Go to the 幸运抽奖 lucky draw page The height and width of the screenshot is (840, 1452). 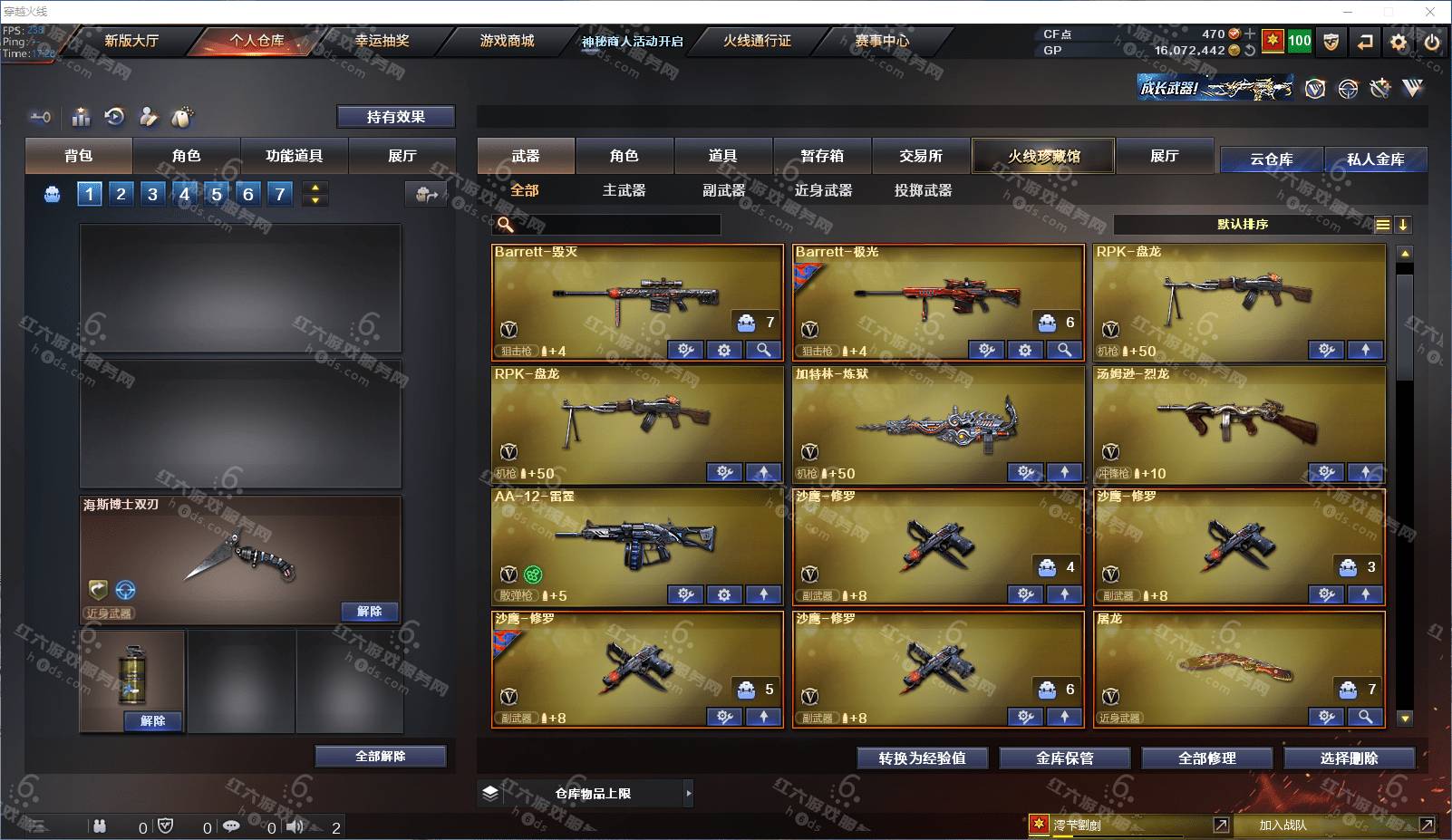(x=382, y=41)
